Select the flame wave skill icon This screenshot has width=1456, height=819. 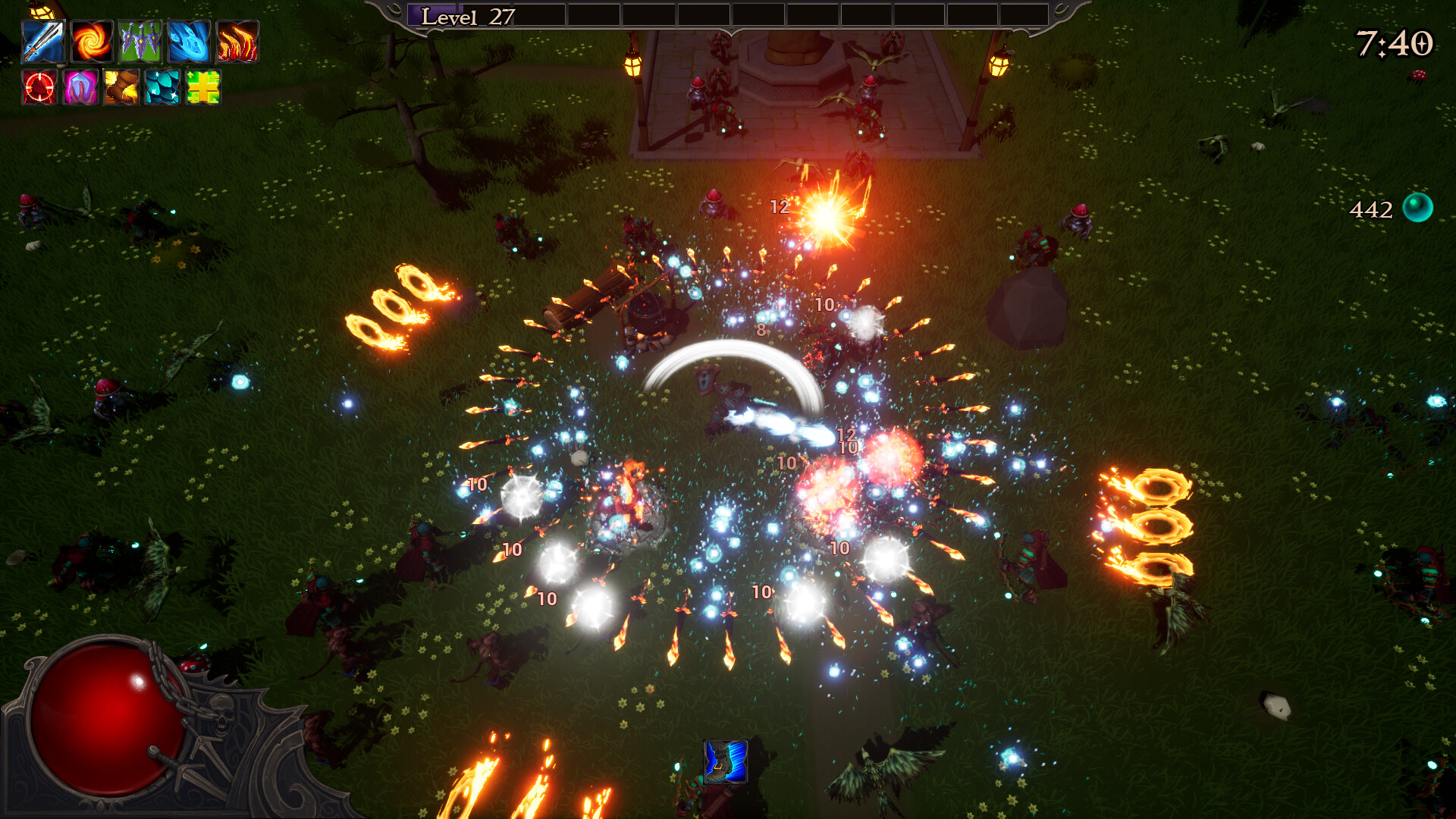pyautogui.click(x=237, y=42)
